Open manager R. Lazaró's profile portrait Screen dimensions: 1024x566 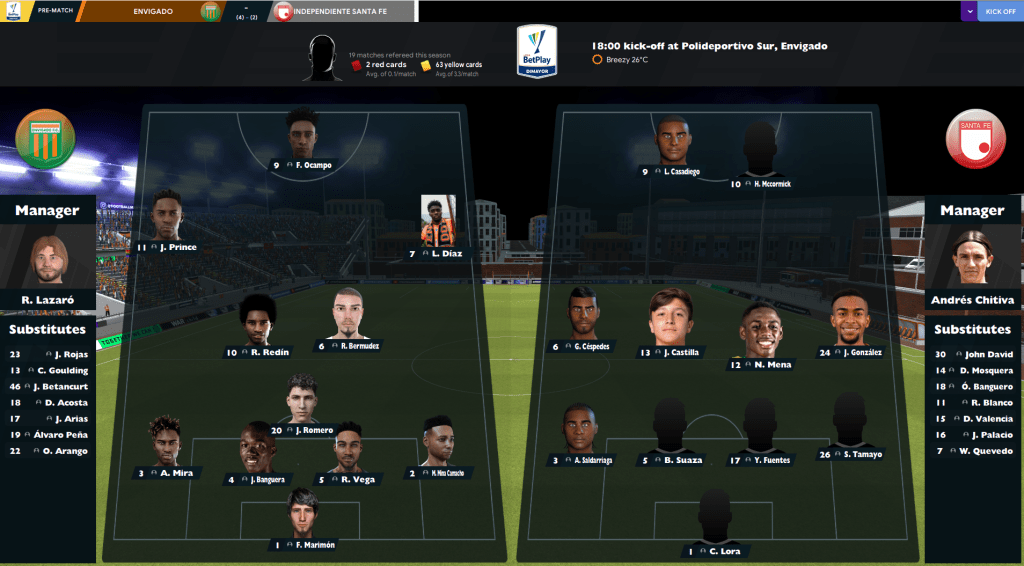tap(50, 260)
